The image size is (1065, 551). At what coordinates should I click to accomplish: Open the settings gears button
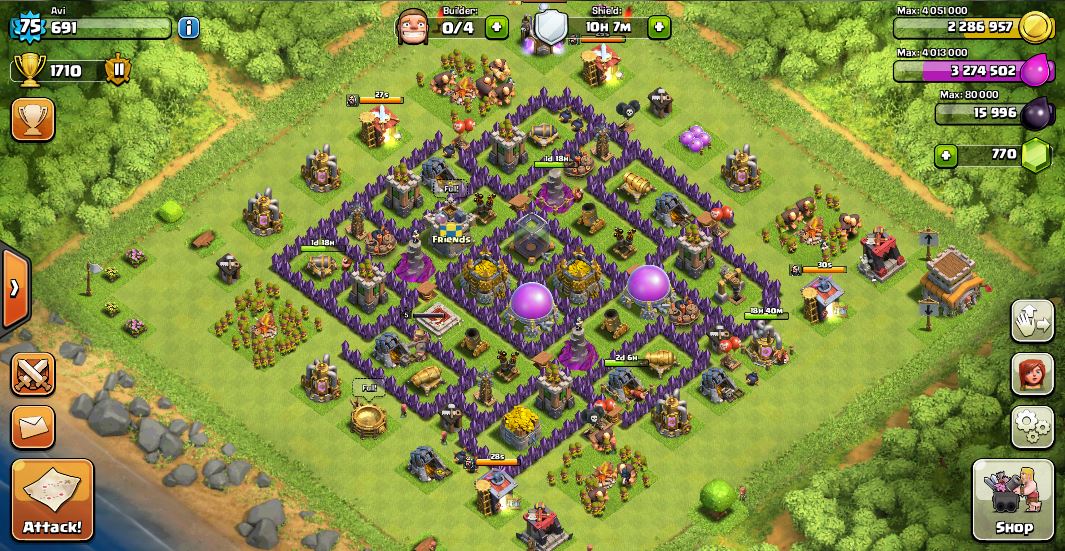1032,426
